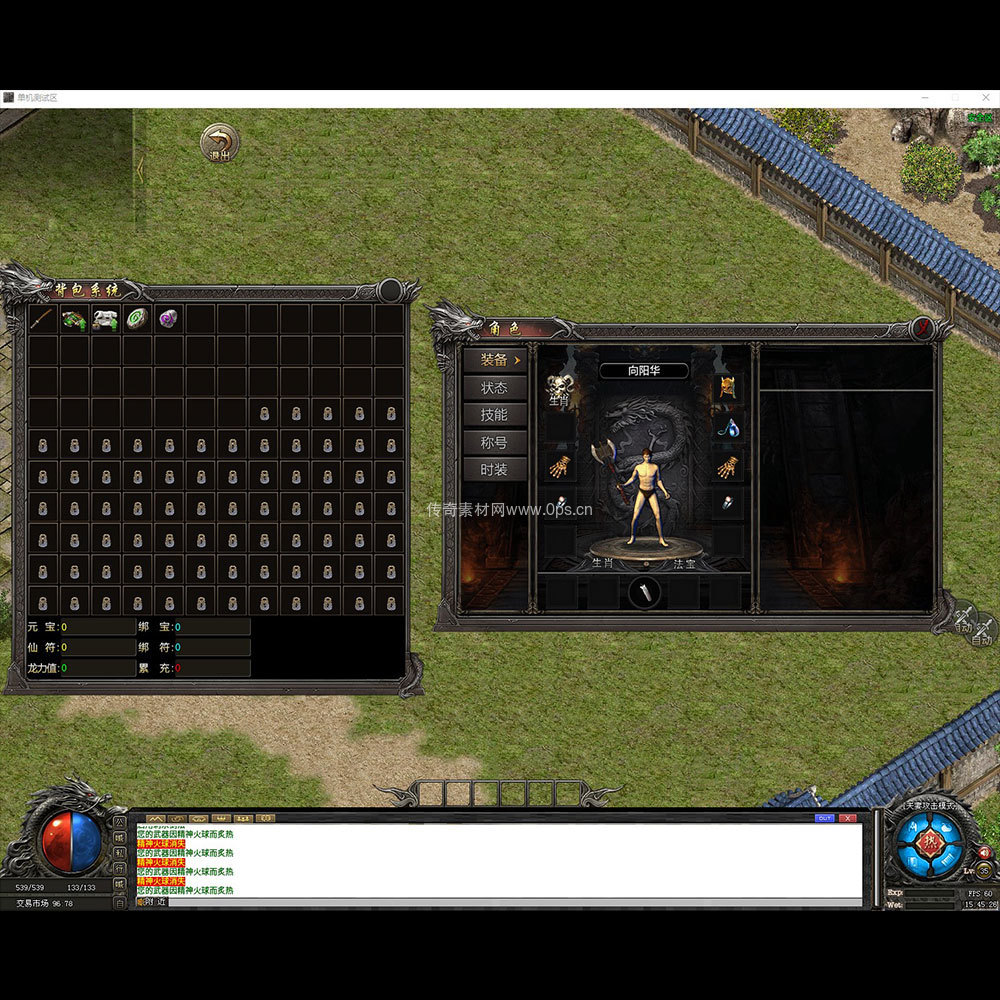
Task: Switch to the 装备 equipment tab
Action: pyautogui.click(x=495, y=360)
